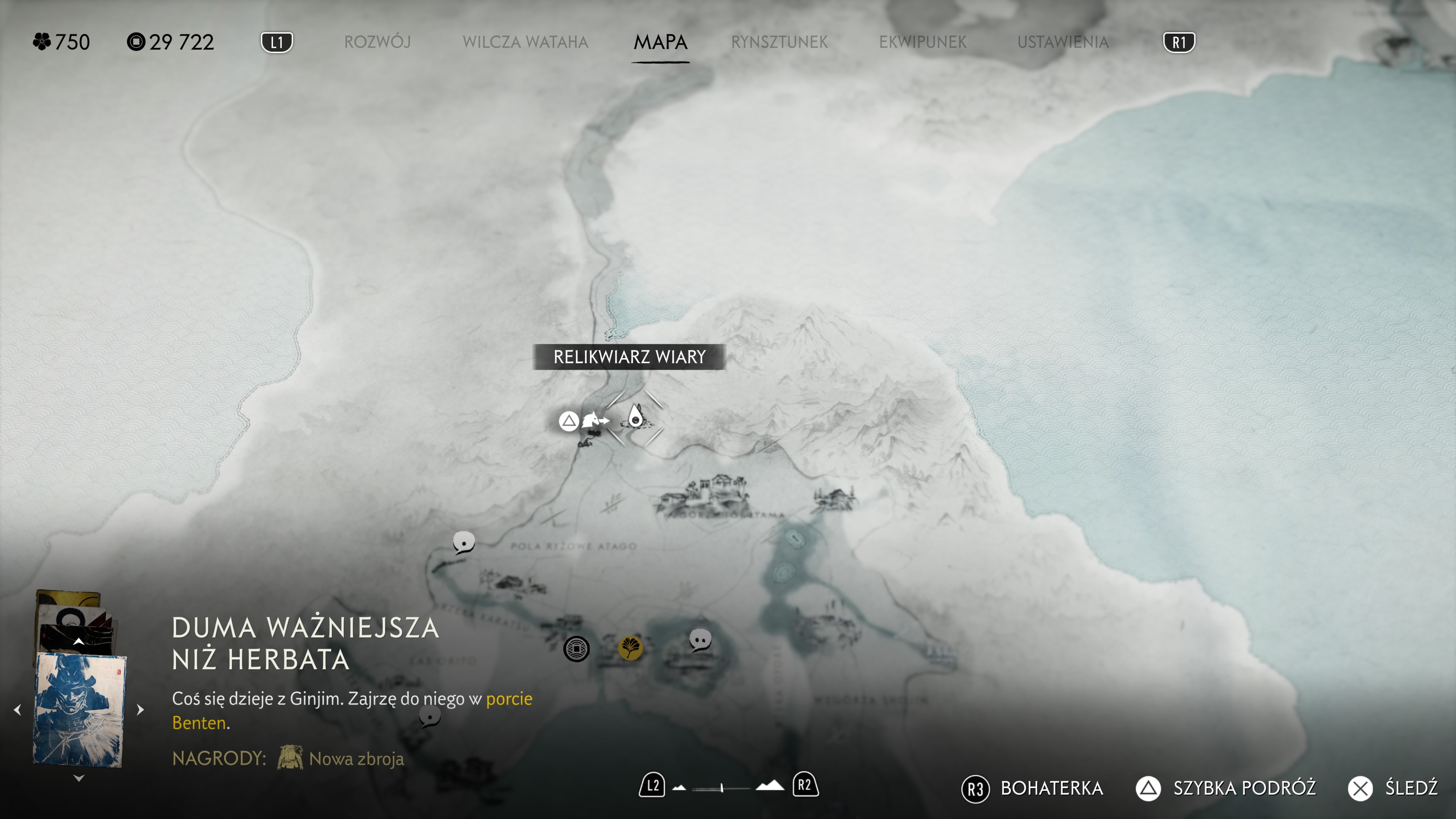Open the Wilcza Wataha tab
Viewport: 1456px width, 819px height.
click(x=525, y=42)
